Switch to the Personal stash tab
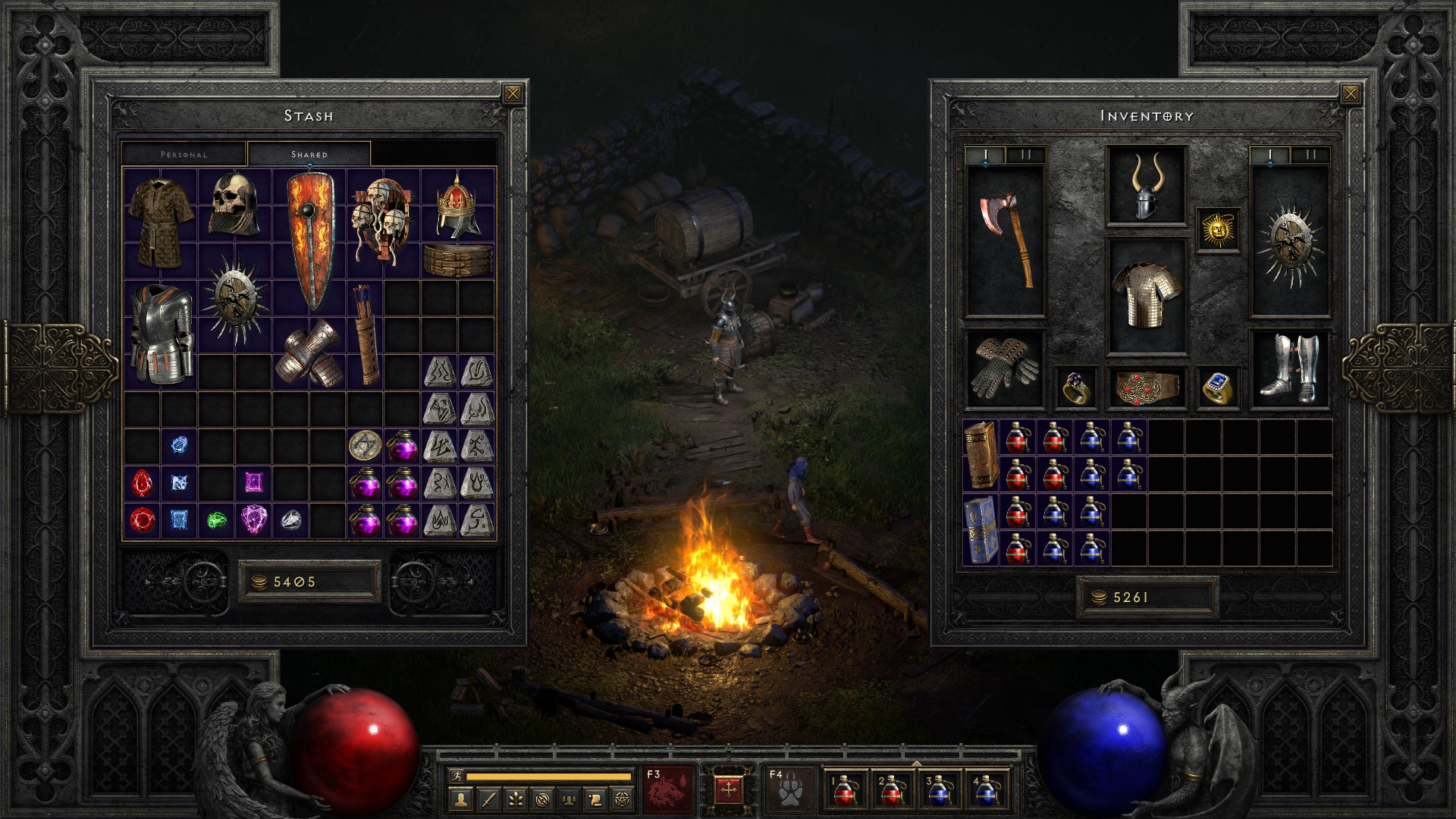The height and width of the screenshot is (819, 1456). [184, 154]
